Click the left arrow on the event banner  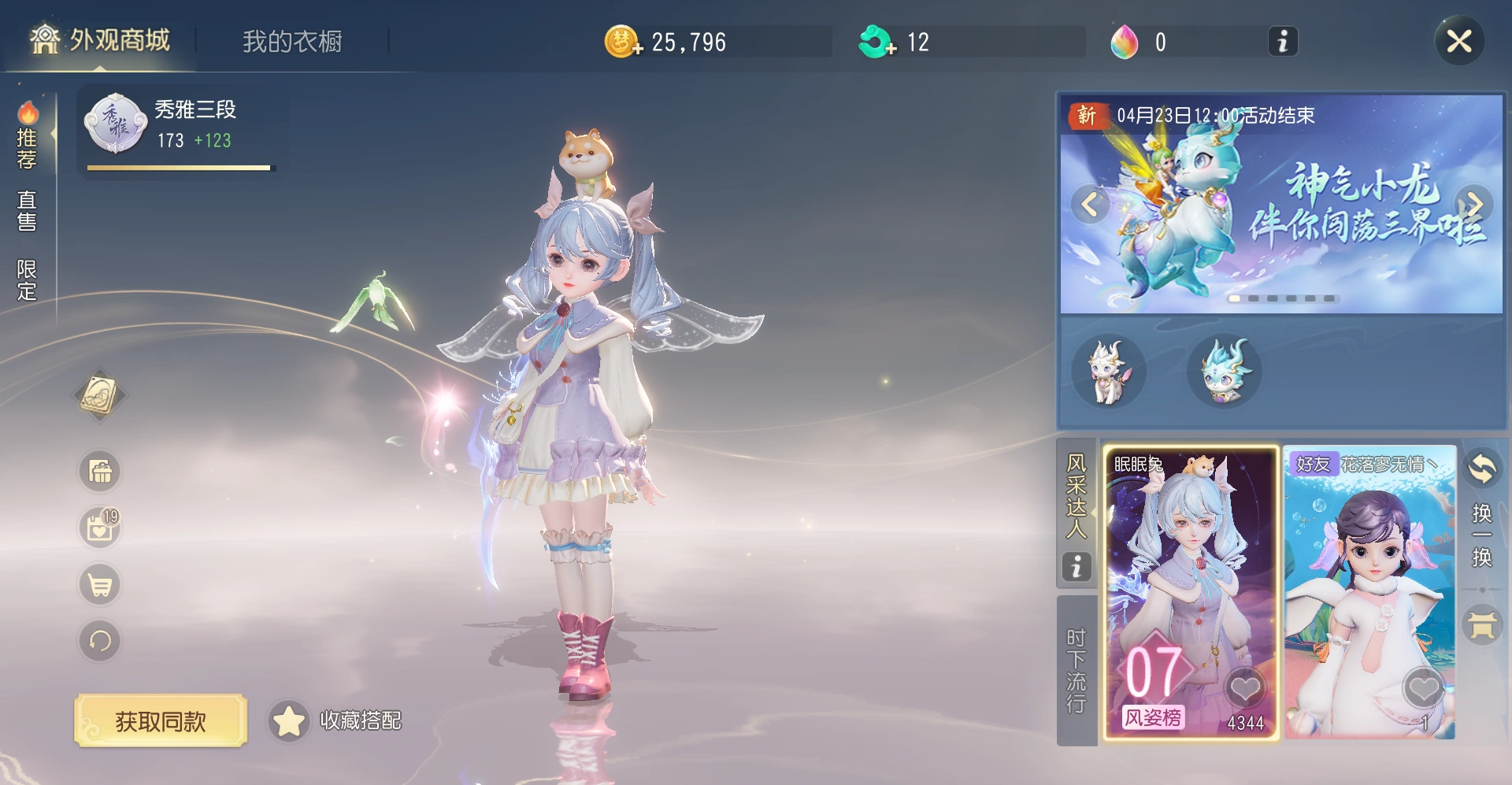pos(1090,204)
